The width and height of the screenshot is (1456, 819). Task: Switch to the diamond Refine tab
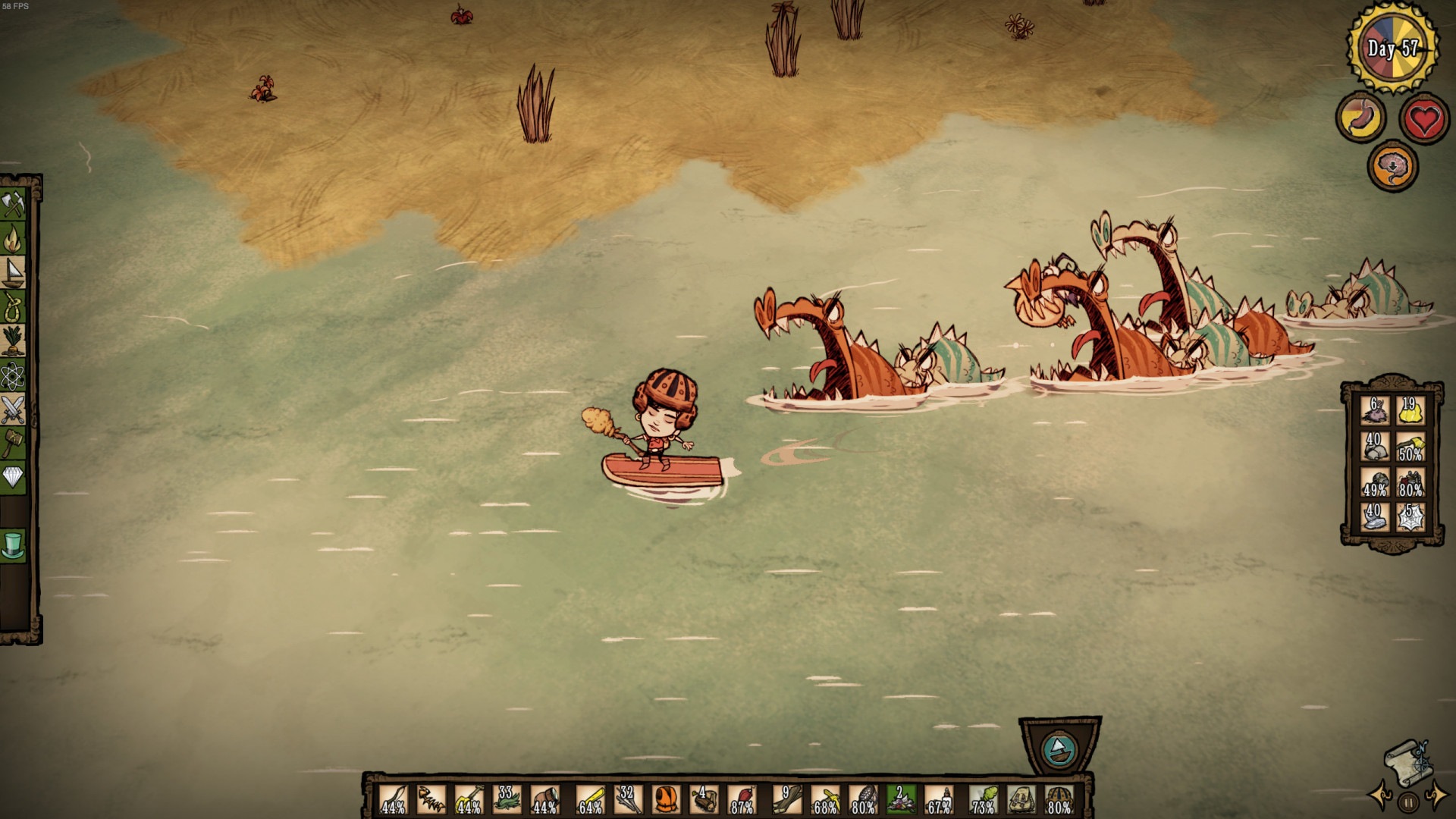(14, 477)
